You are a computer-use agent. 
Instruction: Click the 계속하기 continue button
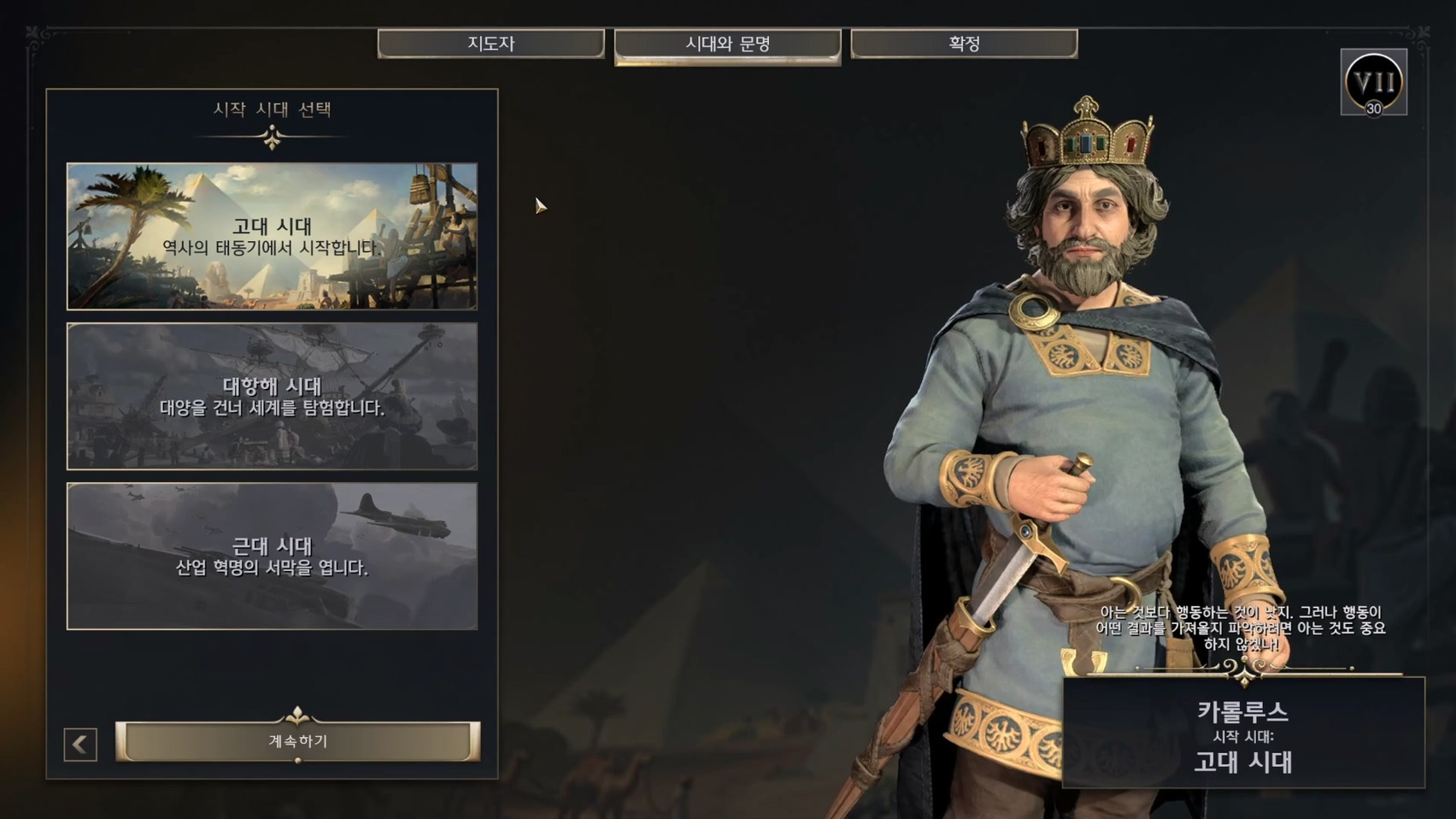(x=297, y=741)
